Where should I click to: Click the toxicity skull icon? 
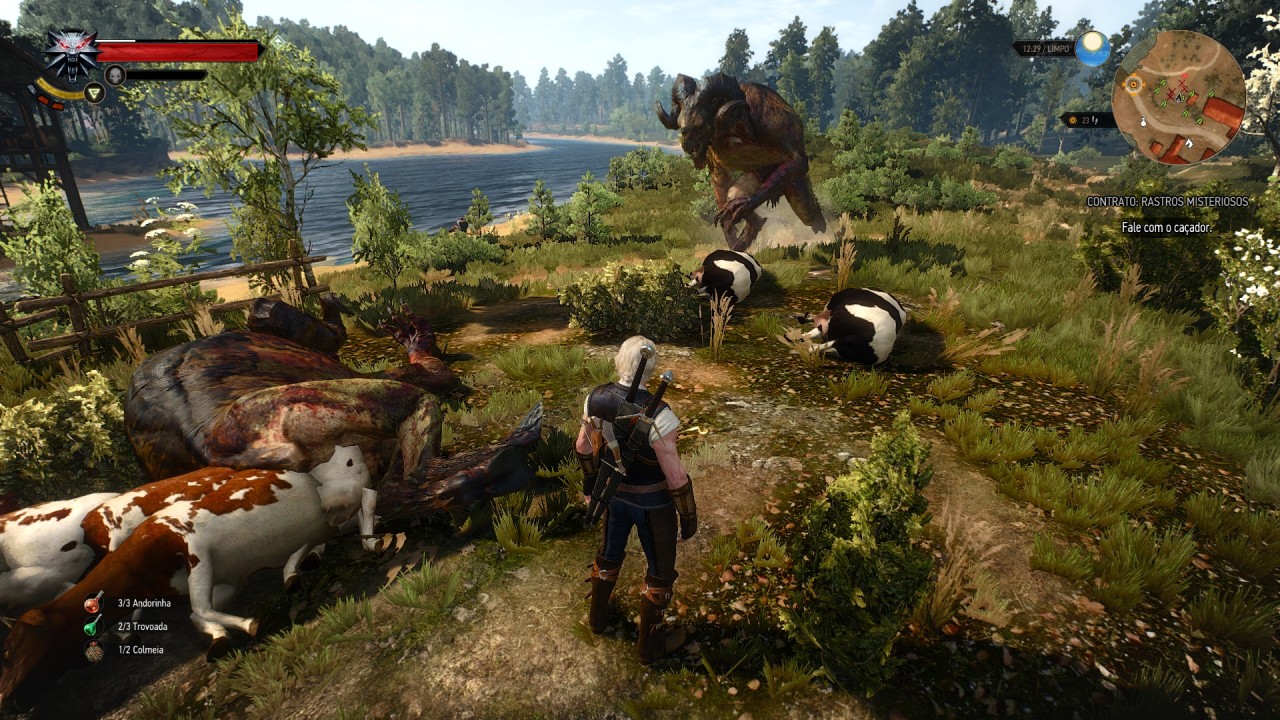(x=114, y=74)
